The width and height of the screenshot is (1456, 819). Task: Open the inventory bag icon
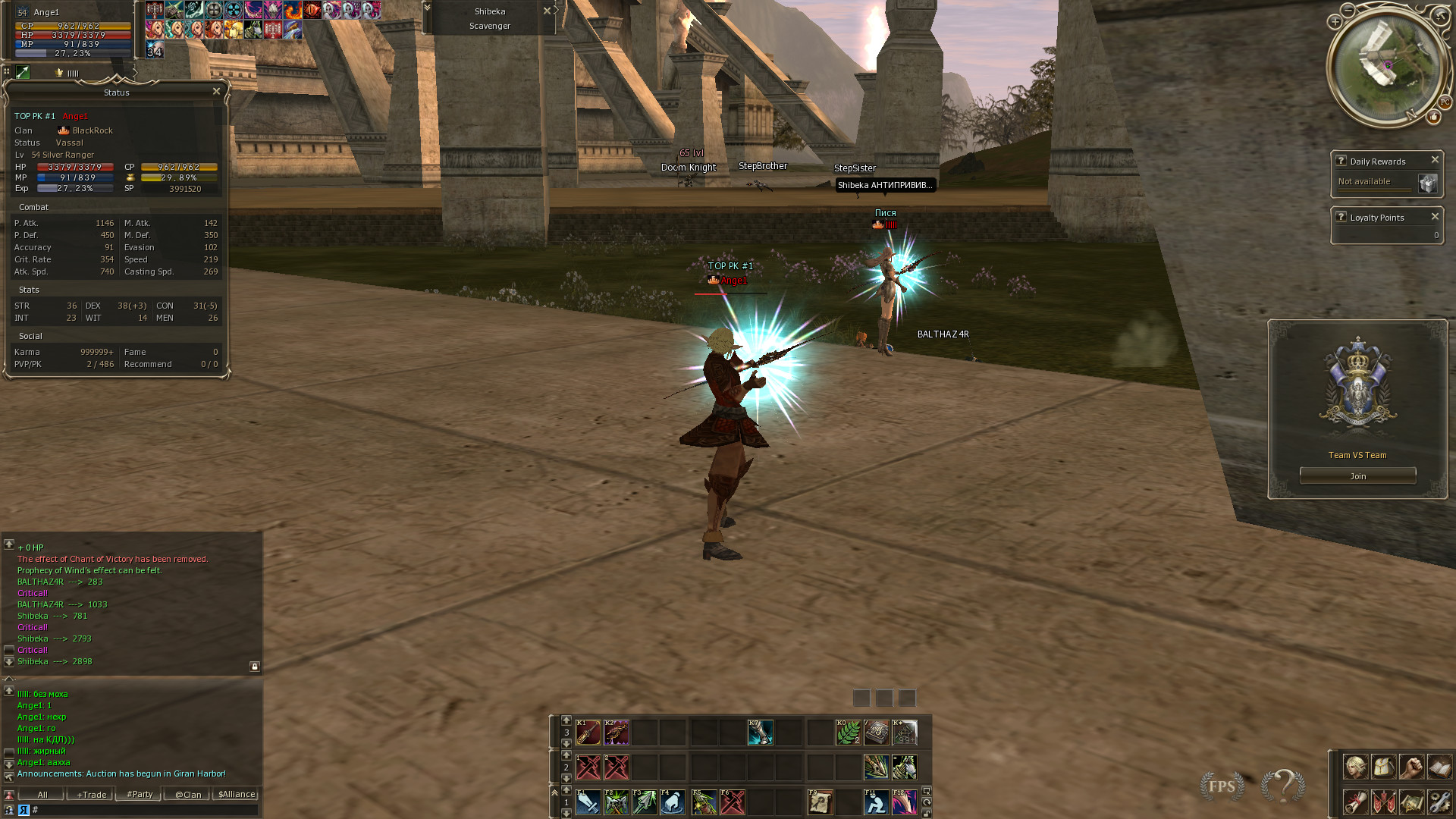1383,767
